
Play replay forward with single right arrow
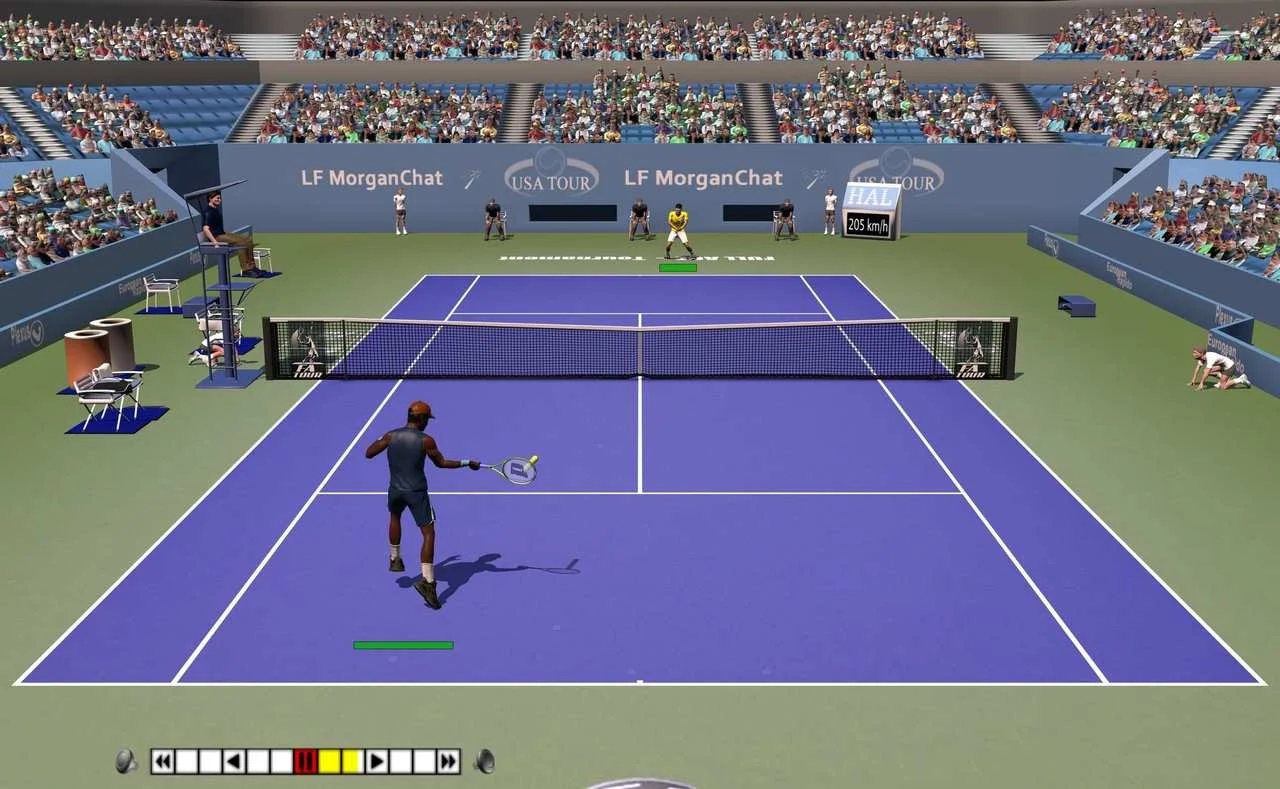[x=377, y=762]
